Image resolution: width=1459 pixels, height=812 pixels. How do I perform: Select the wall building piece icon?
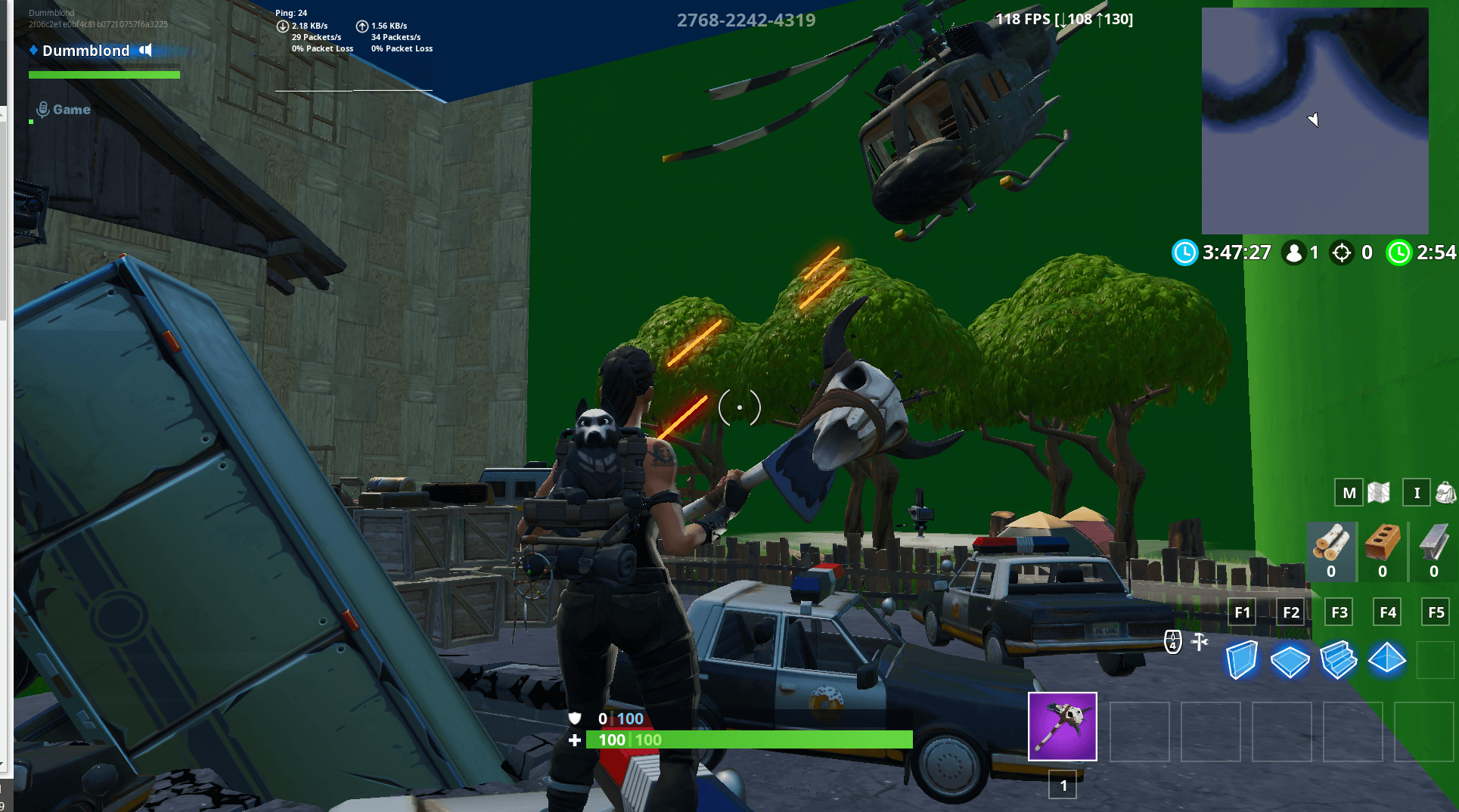[1241, 659]
